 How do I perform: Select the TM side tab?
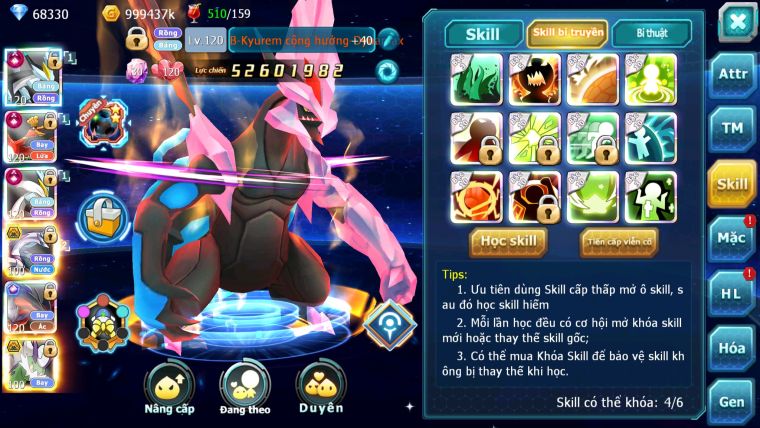pyautogui.click(x=732, y=129)
